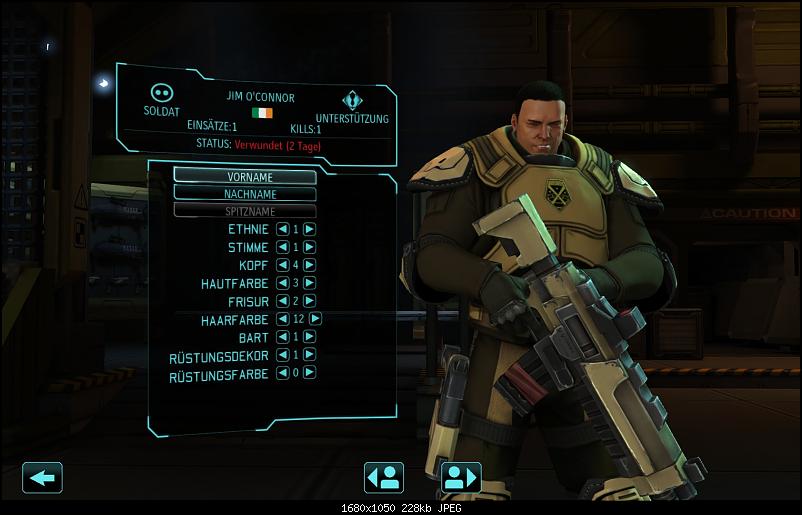
Task: Increase the FRISUR value with right arrow
Action: [x=310, y=300]
